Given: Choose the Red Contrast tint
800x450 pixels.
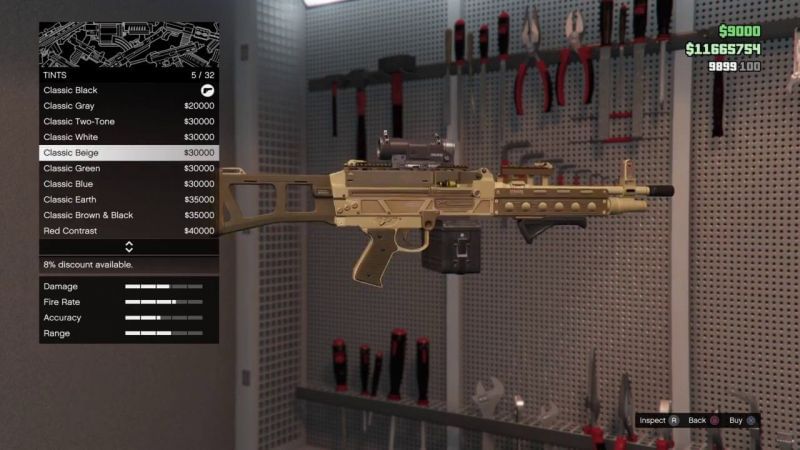Looking at the screenshot, I should click(128, 231).
